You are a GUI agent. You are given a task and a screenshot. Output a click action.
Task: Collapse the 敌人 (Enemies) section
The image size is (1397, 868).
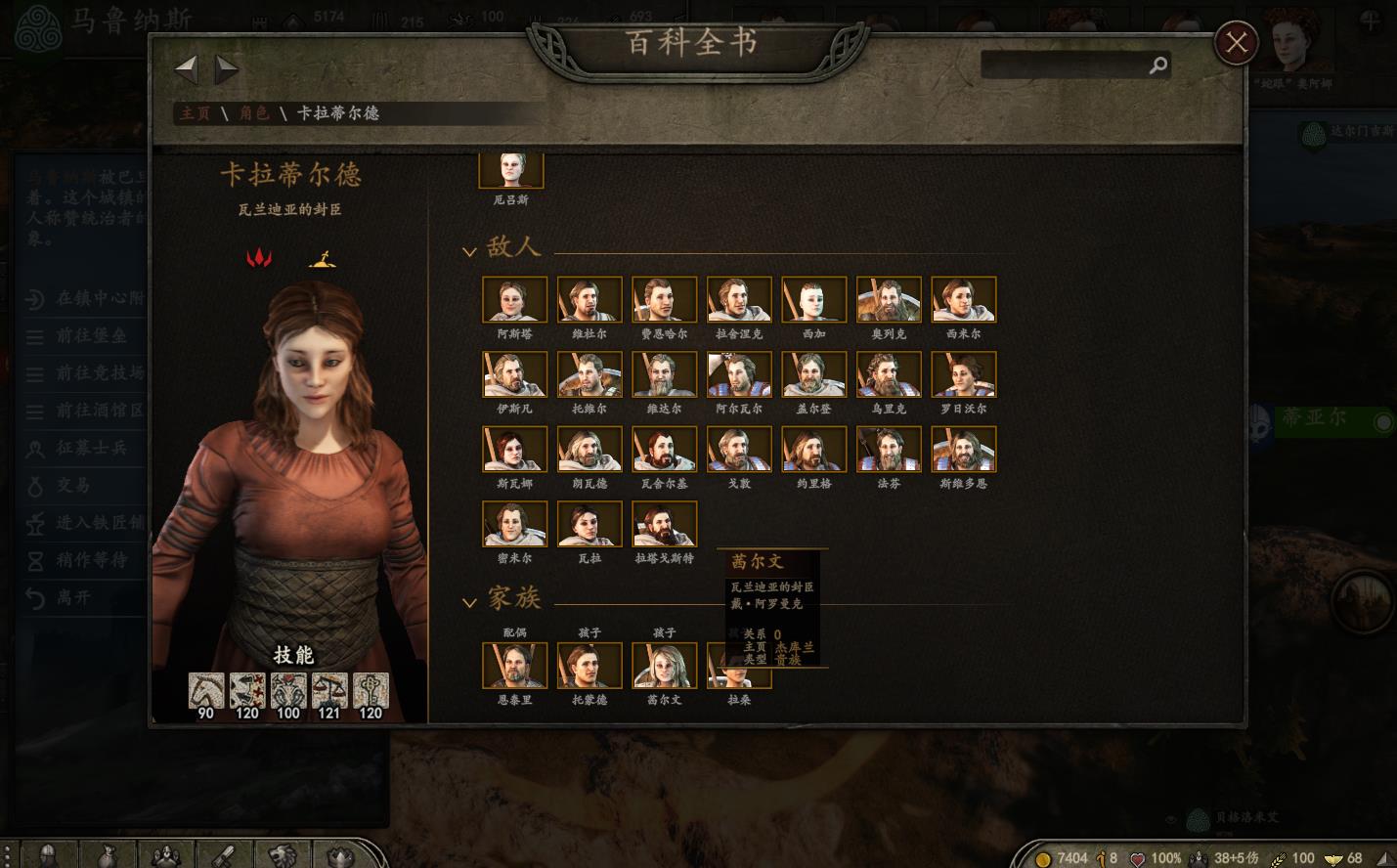pos(469,249)
